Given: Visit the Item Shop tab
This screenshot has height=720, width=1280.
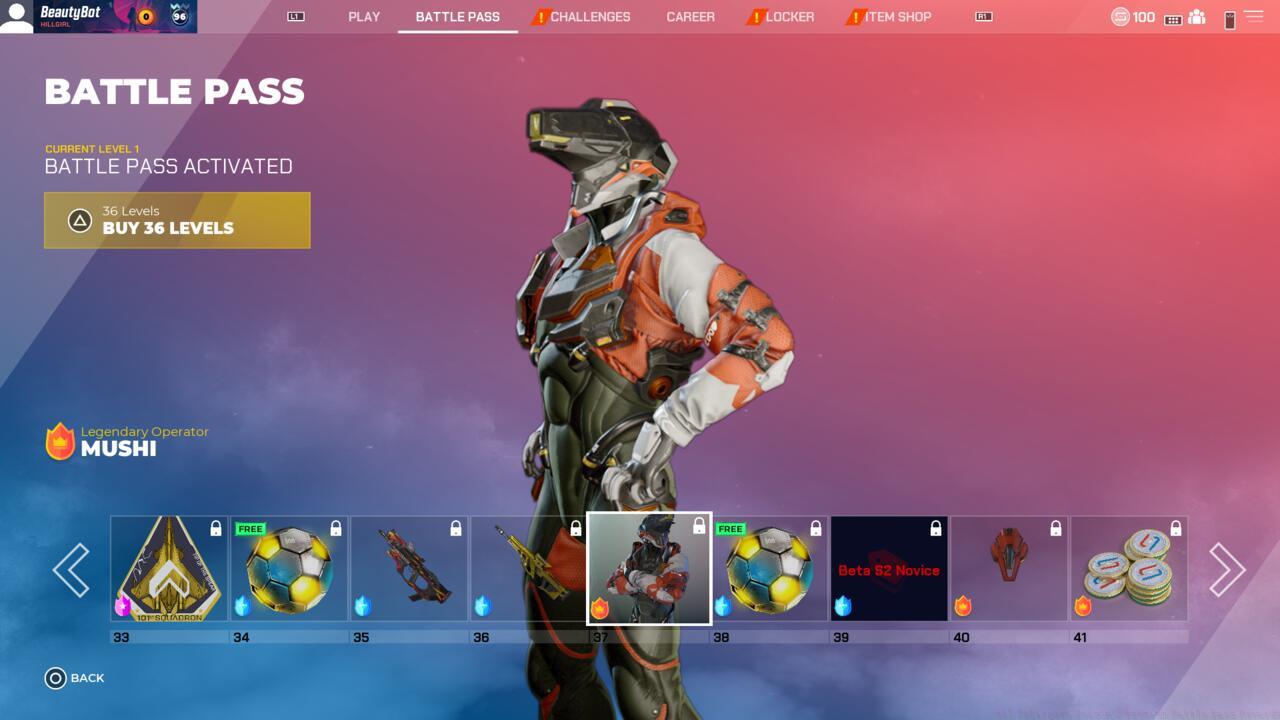Looking at the screenshot, I should pyautogui.click(x=897, y=17).
